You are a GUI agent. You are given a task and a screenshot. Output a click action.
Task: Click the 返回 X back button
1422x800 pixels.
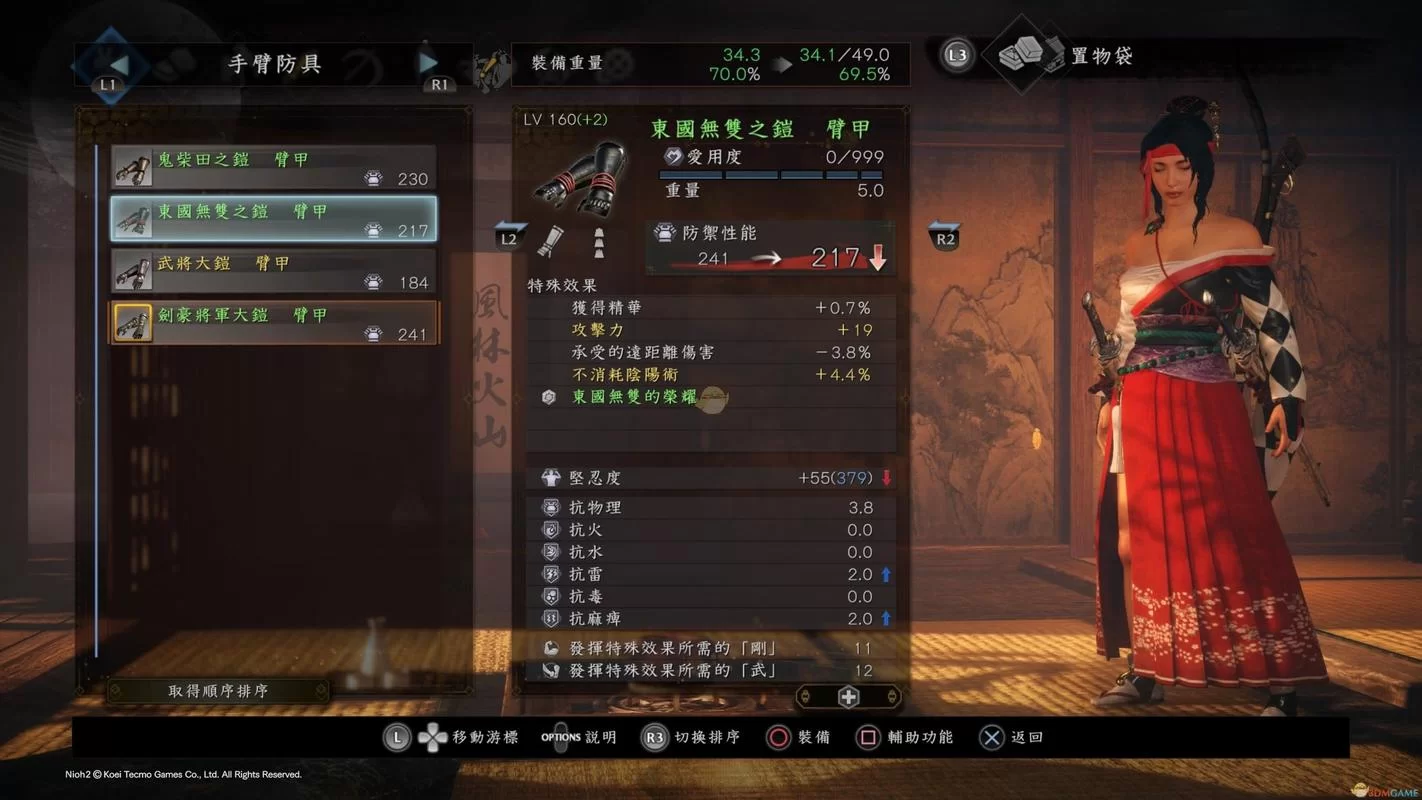991,737
